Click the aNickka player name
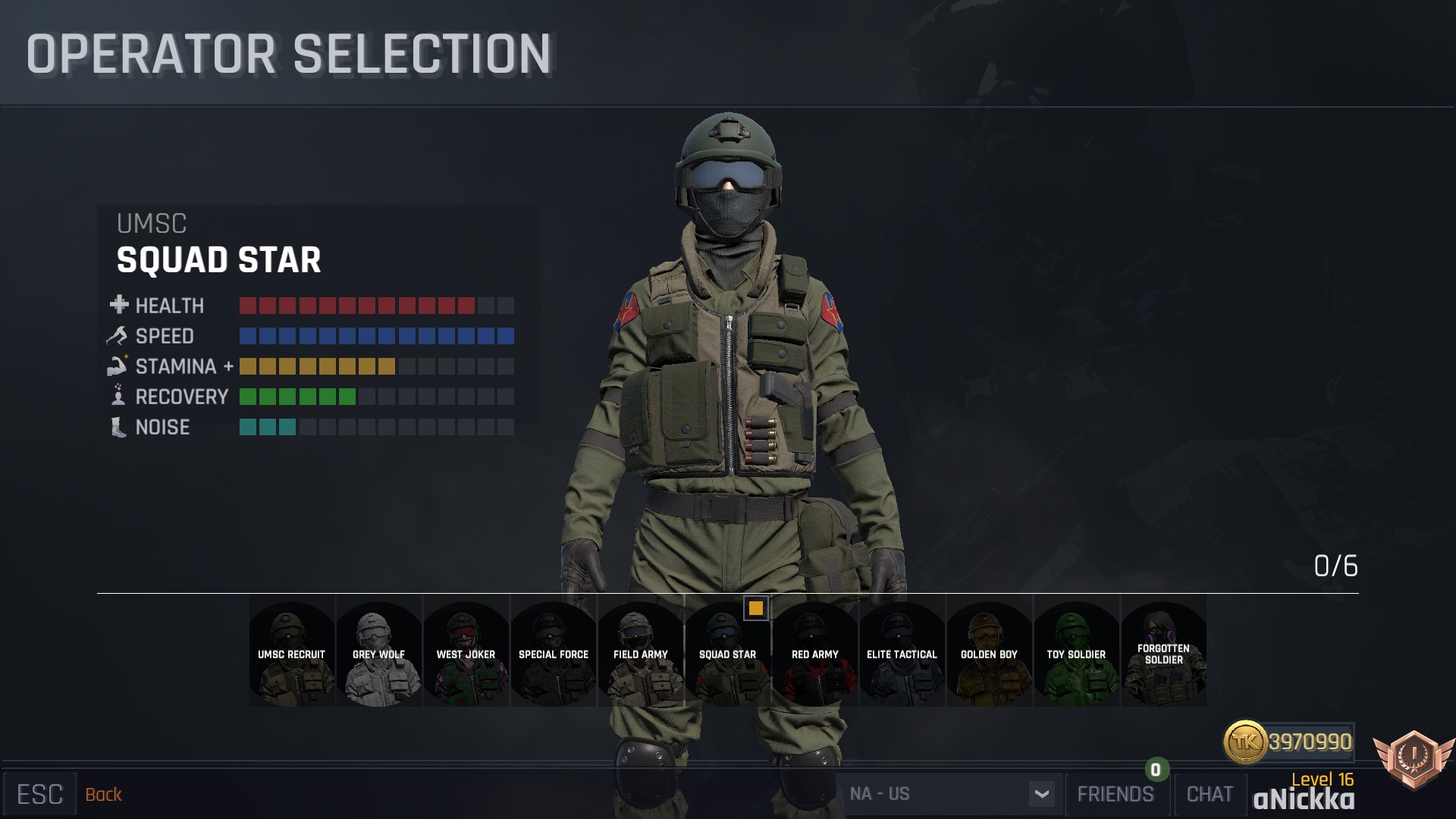 coord(1304,799)
